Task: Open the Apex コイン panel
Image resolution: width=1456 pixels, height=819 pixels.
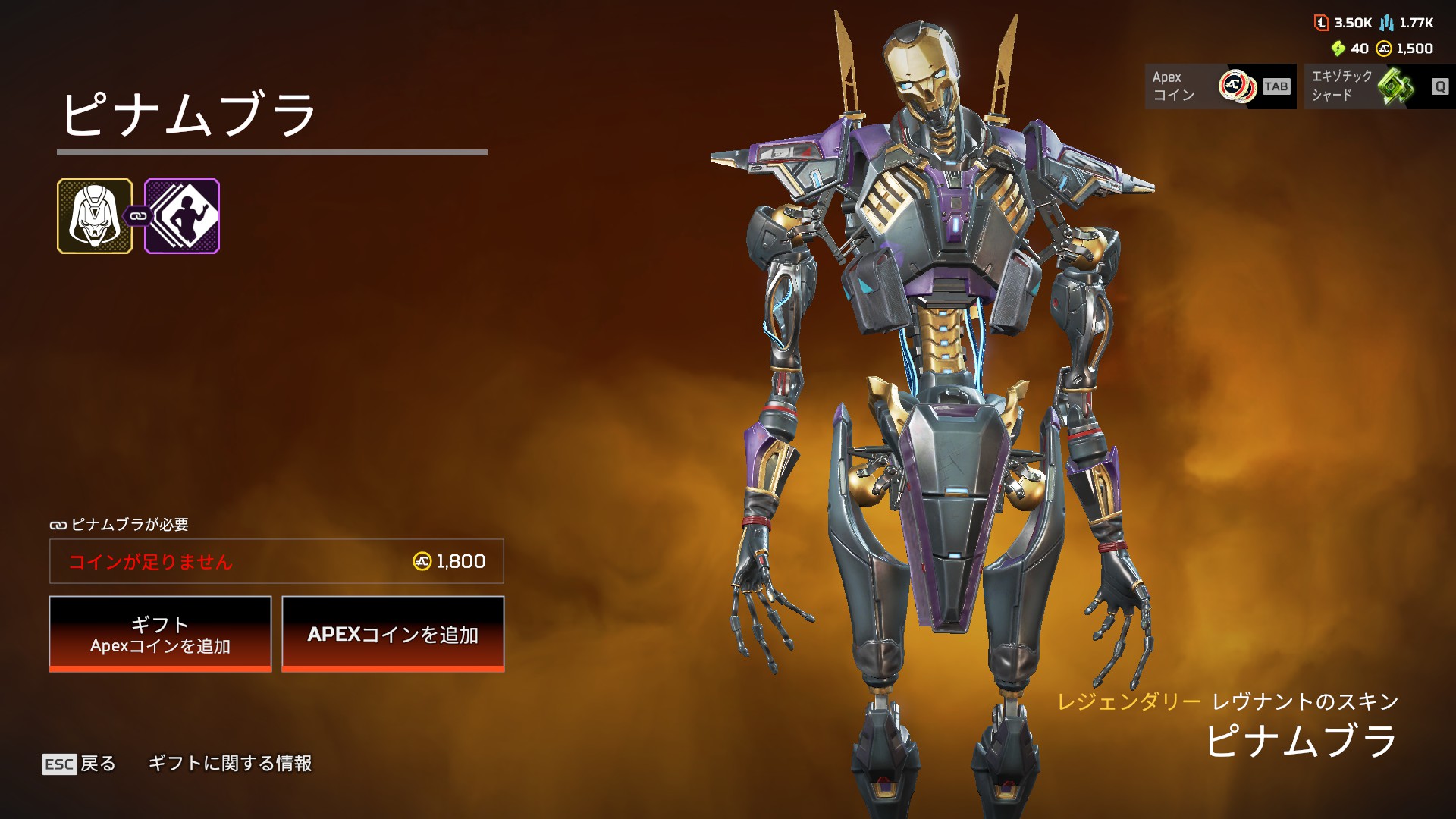Action: pyautogui.click(x=1220, y=86)
